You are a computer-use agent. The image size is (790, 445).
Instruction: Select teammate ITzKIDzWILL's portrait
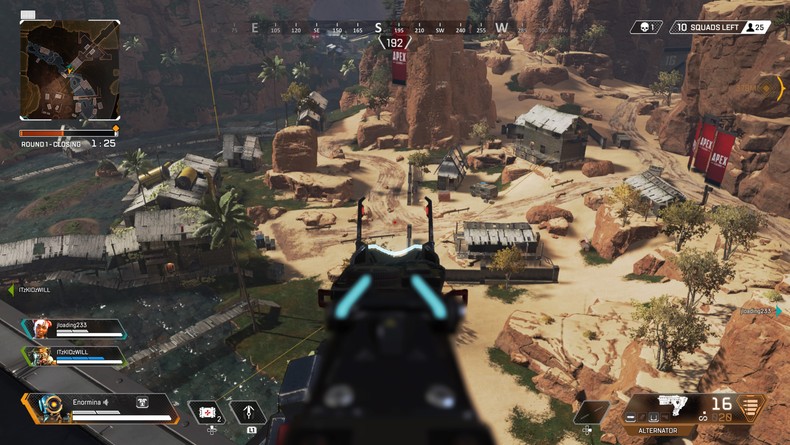click(x=42, y=355)
